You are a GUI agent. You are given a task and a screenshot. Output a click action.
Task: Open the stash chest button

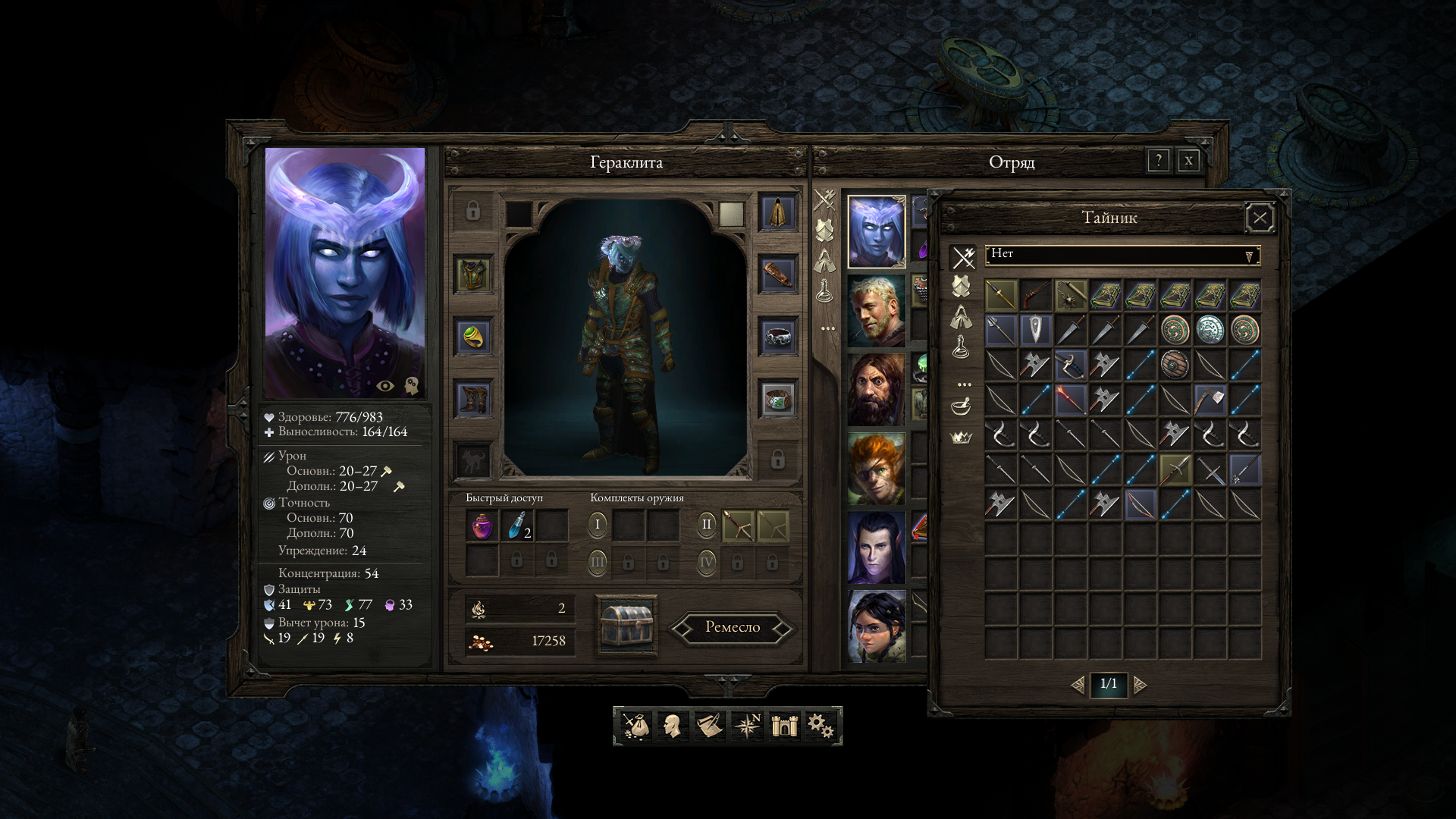pyautogui.click(x=626, y=626)
